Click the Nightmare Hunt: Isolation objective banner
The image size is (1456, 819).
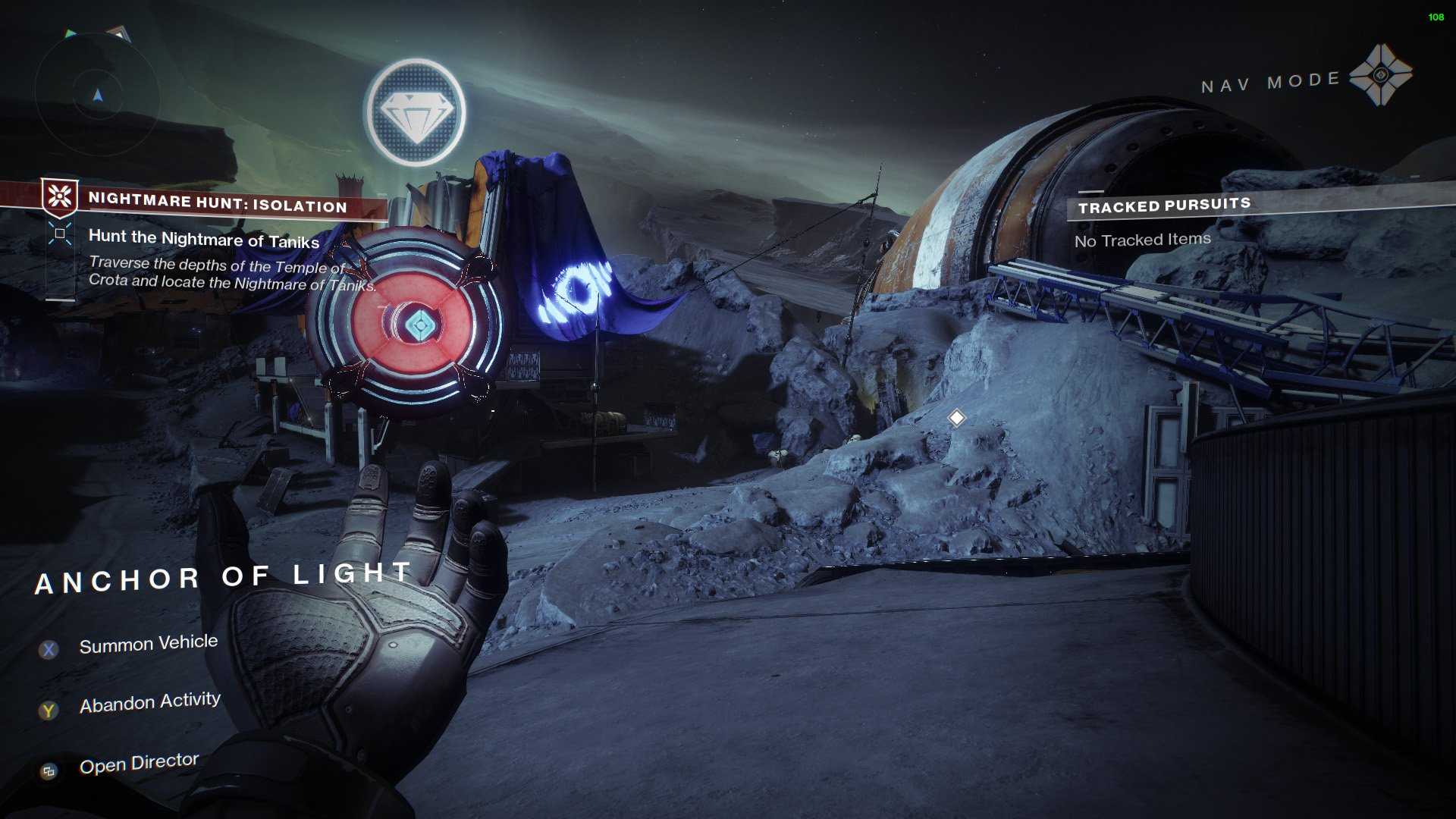[x=216, y=202]
